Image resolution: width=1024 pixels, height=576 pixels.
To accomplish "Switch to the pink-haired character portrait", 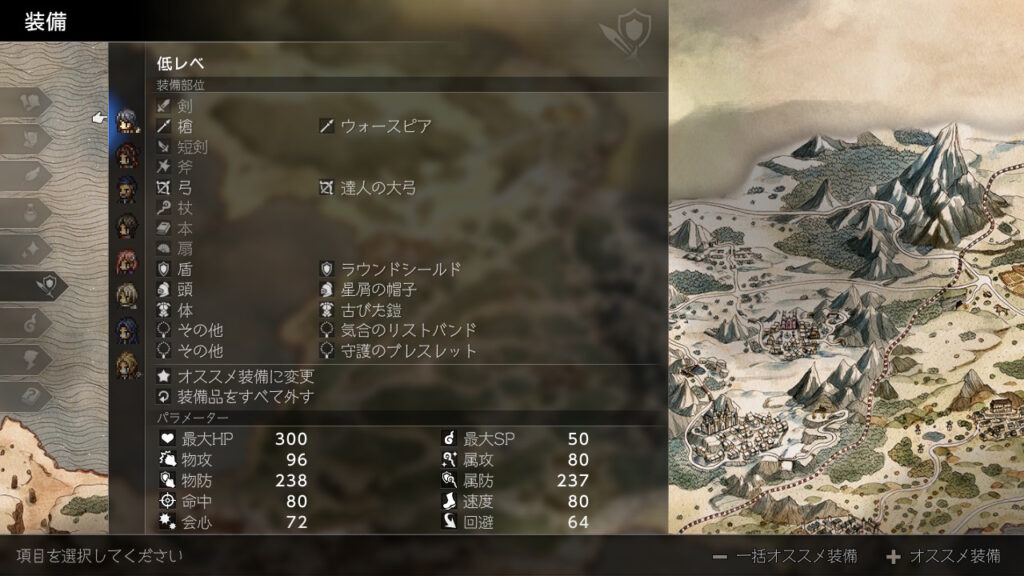I will [127, 262].
